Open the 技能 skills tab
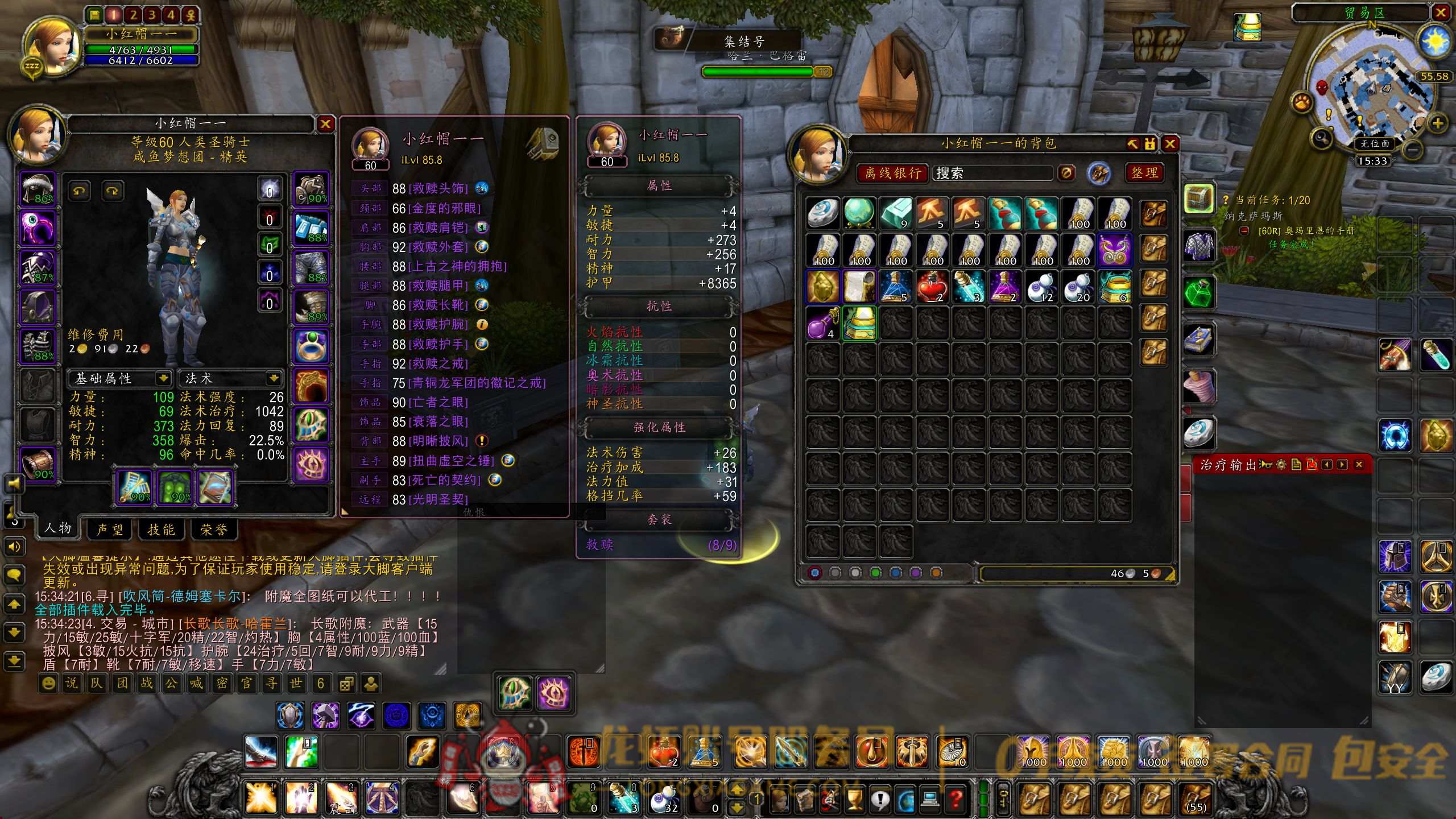 coord(161,530)
